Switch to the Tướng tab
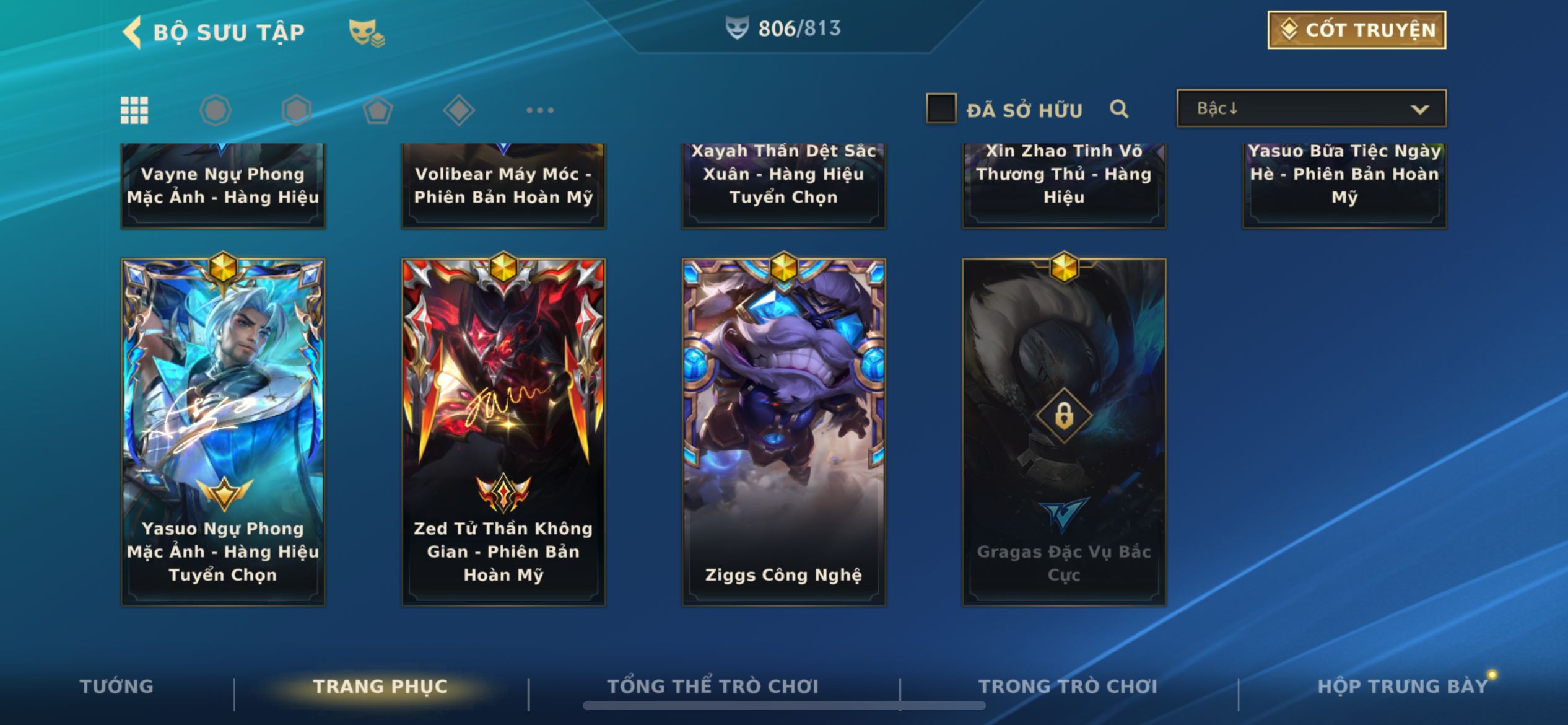Viewport: 1568px width, 725px height. click(x=116, y=686)
